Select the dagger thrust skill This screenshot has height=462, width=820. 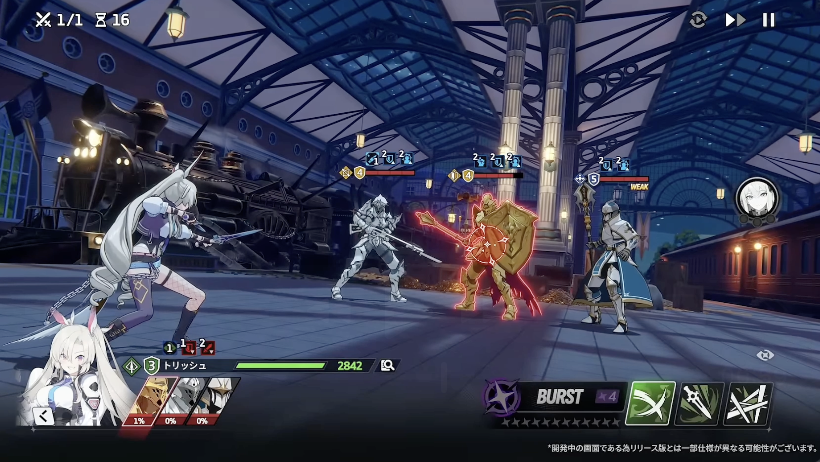(x=699, y=404)
